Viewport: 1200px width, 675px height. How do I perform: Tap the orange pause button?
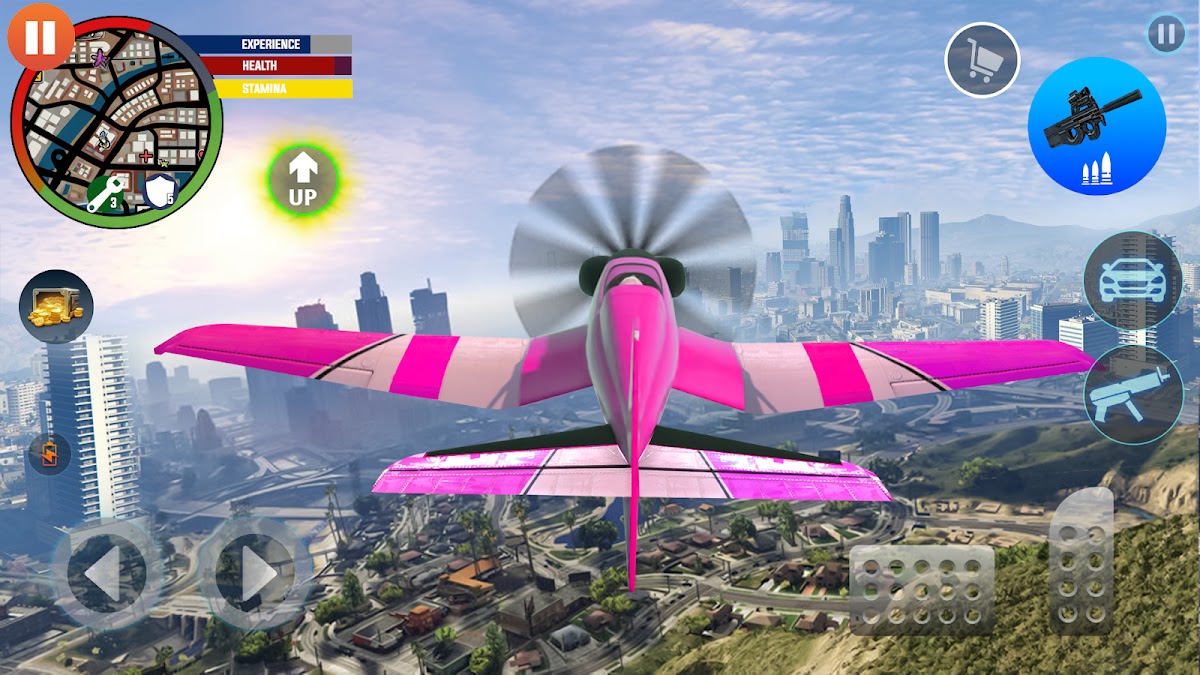click(40, 38)
